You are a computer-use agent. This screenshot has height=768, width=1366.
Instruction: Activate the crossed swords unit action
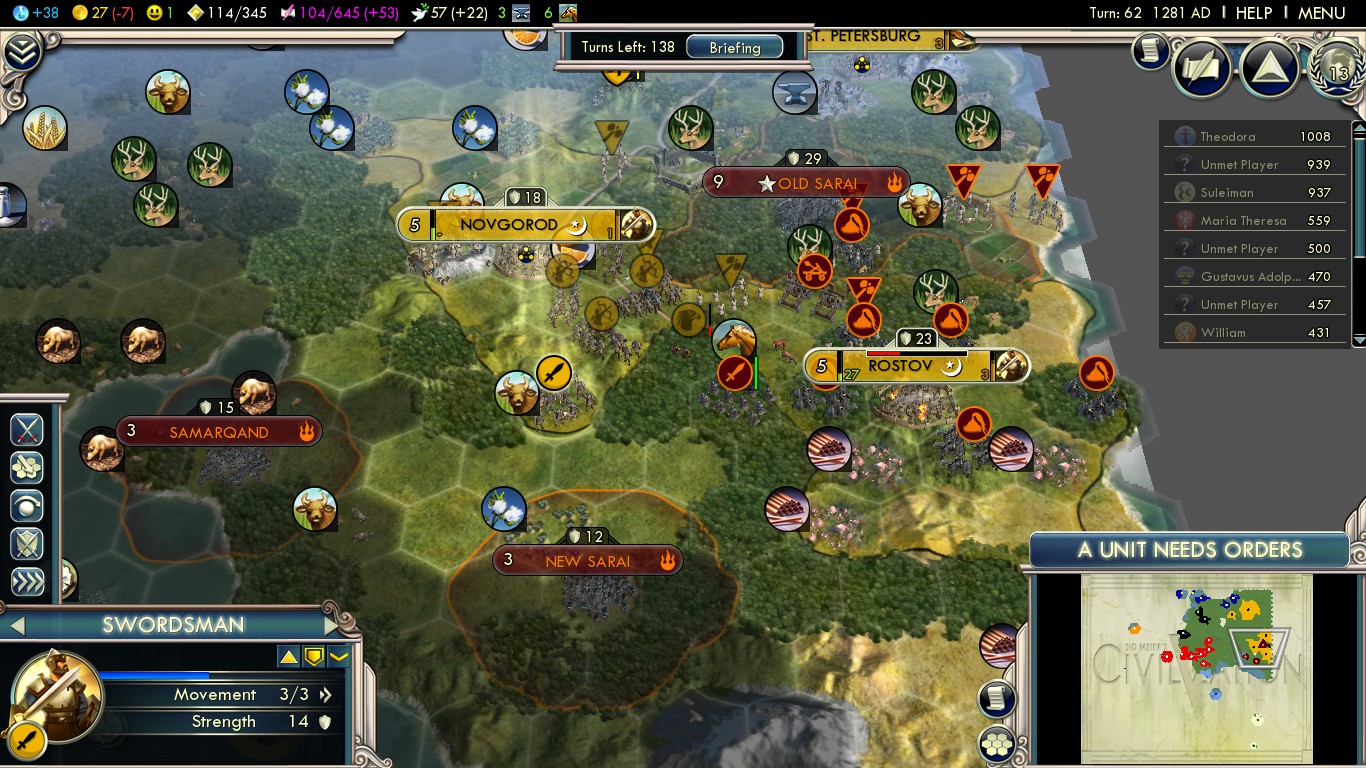tap(27, 430)
